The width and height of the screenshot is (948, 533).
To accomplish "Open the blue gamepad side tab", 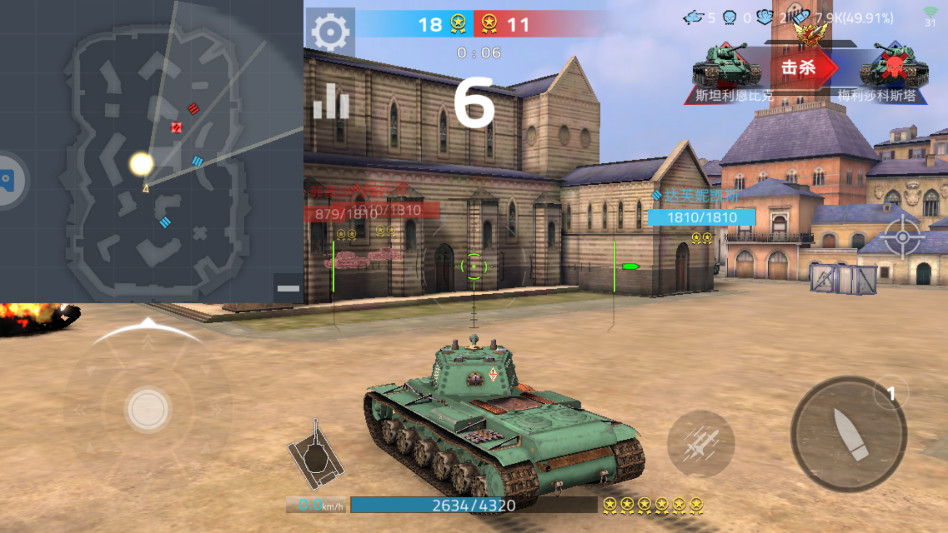I will pos(8,181).
